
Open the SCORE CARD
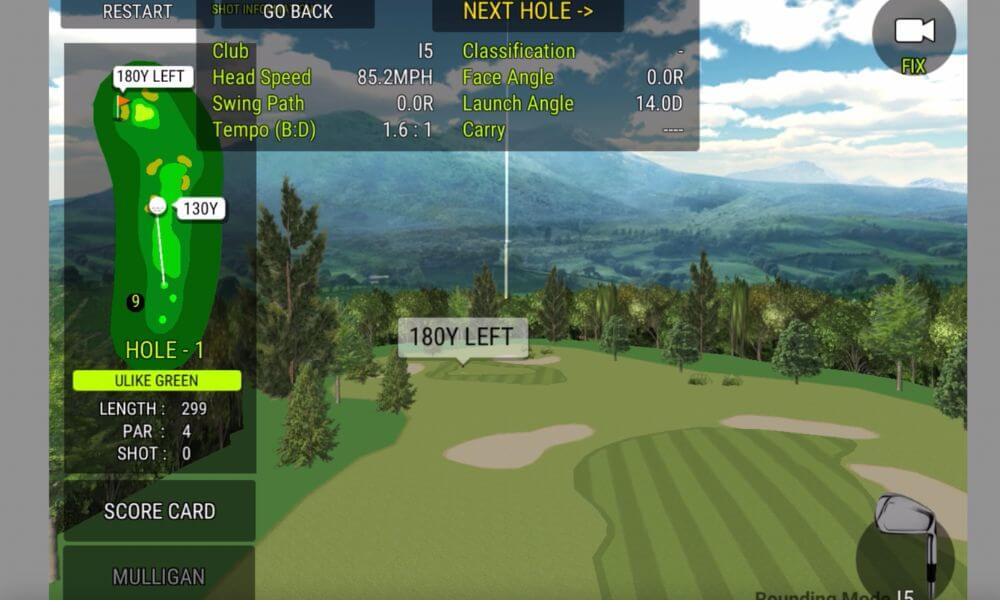click(160, 511)
